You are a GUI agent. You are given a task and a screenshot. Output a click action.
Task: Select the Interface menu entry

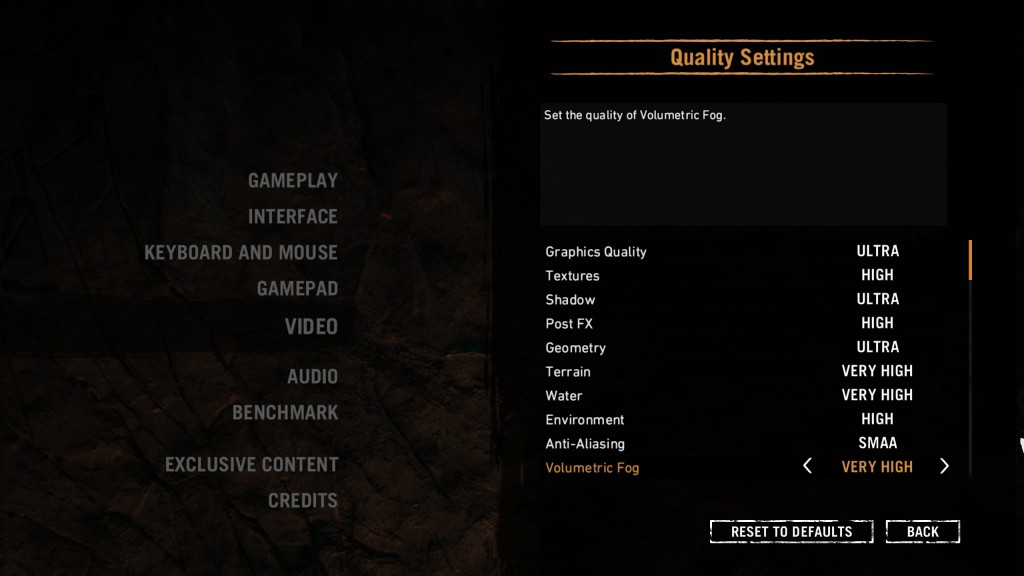click(292, 217)
